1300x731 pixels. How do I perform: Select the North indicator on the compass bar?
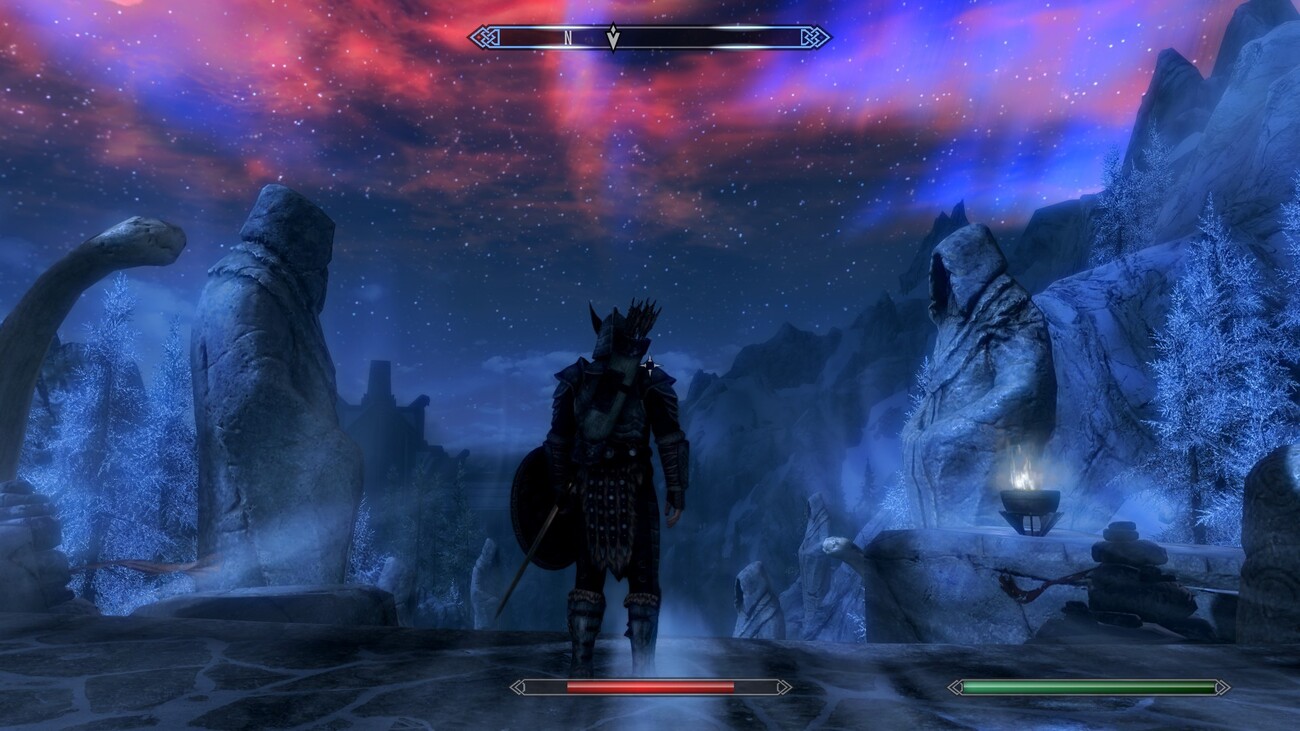[568, 38]
